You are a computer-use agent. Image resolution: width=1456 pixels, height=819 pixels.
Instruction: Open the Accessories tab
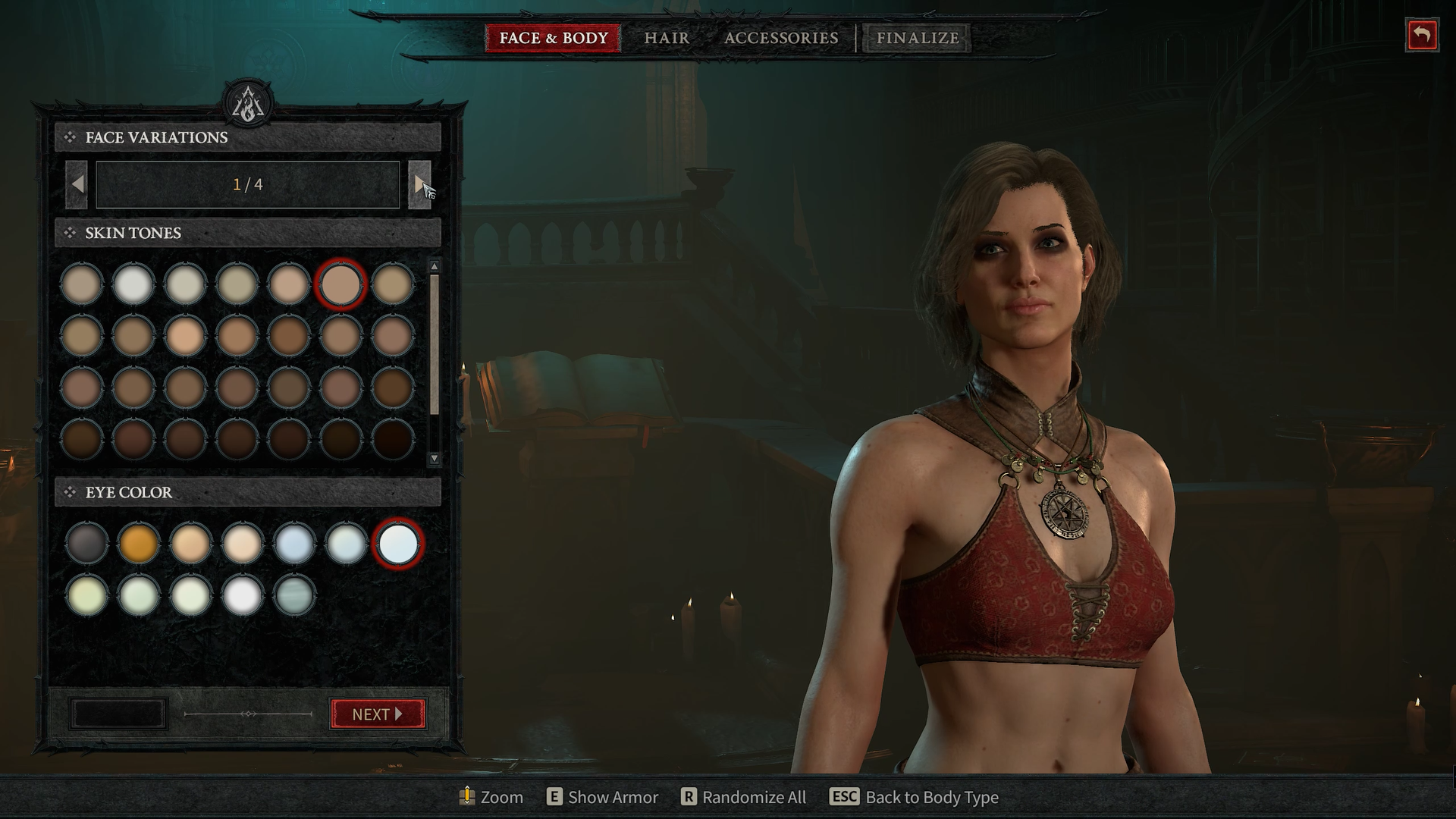click(x=781, y=38)
